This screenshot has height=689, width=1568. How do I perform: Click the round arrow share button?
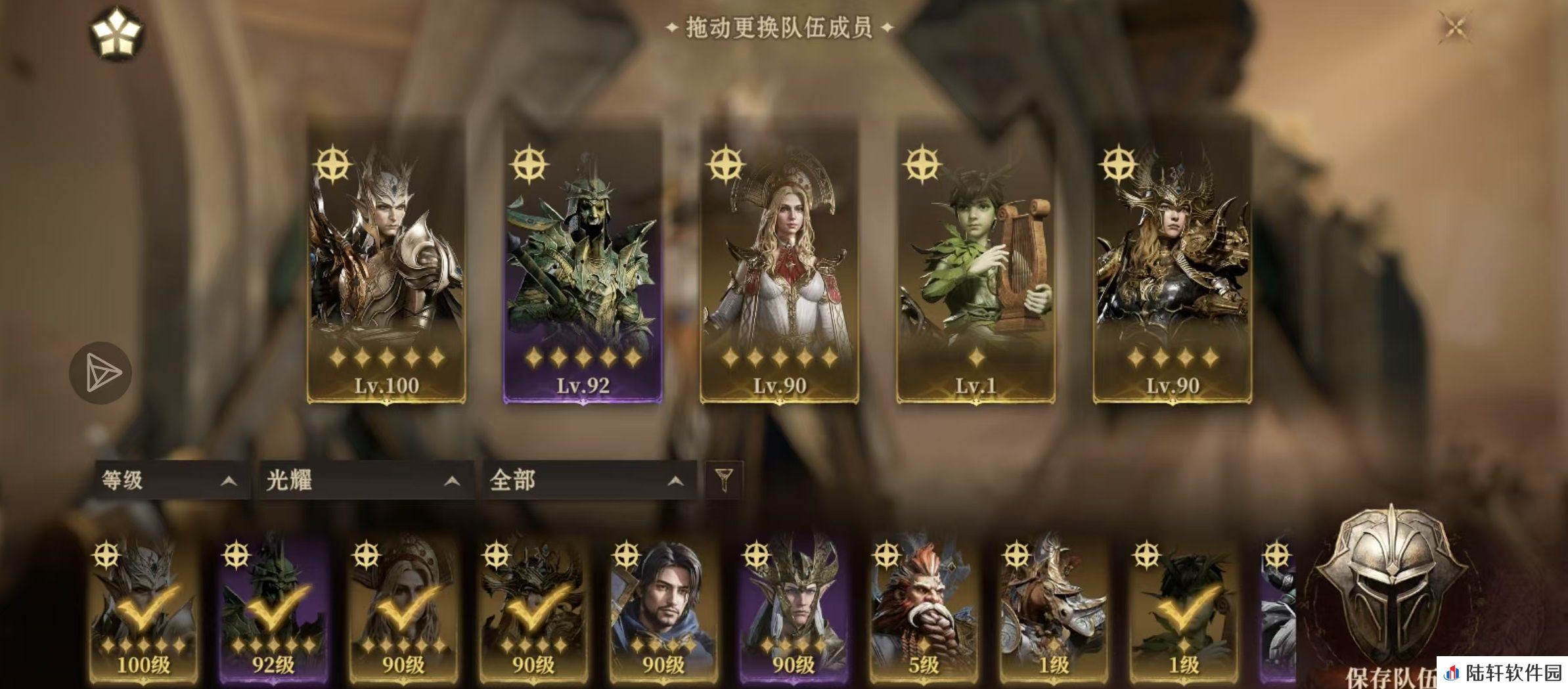coord(101,372)
